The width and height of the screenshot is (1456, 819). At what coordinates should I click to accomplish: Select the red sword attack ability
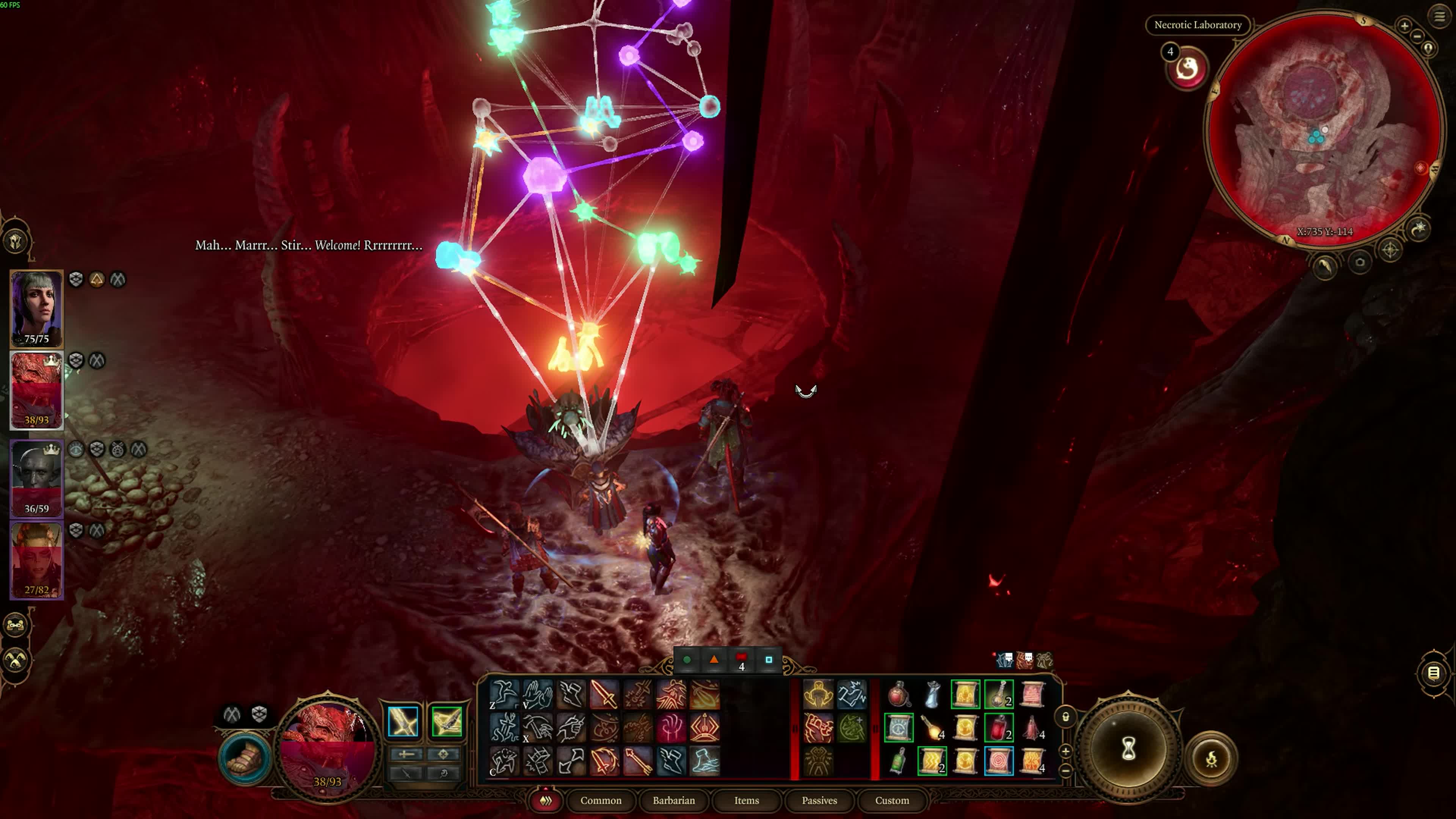[603, 694]
